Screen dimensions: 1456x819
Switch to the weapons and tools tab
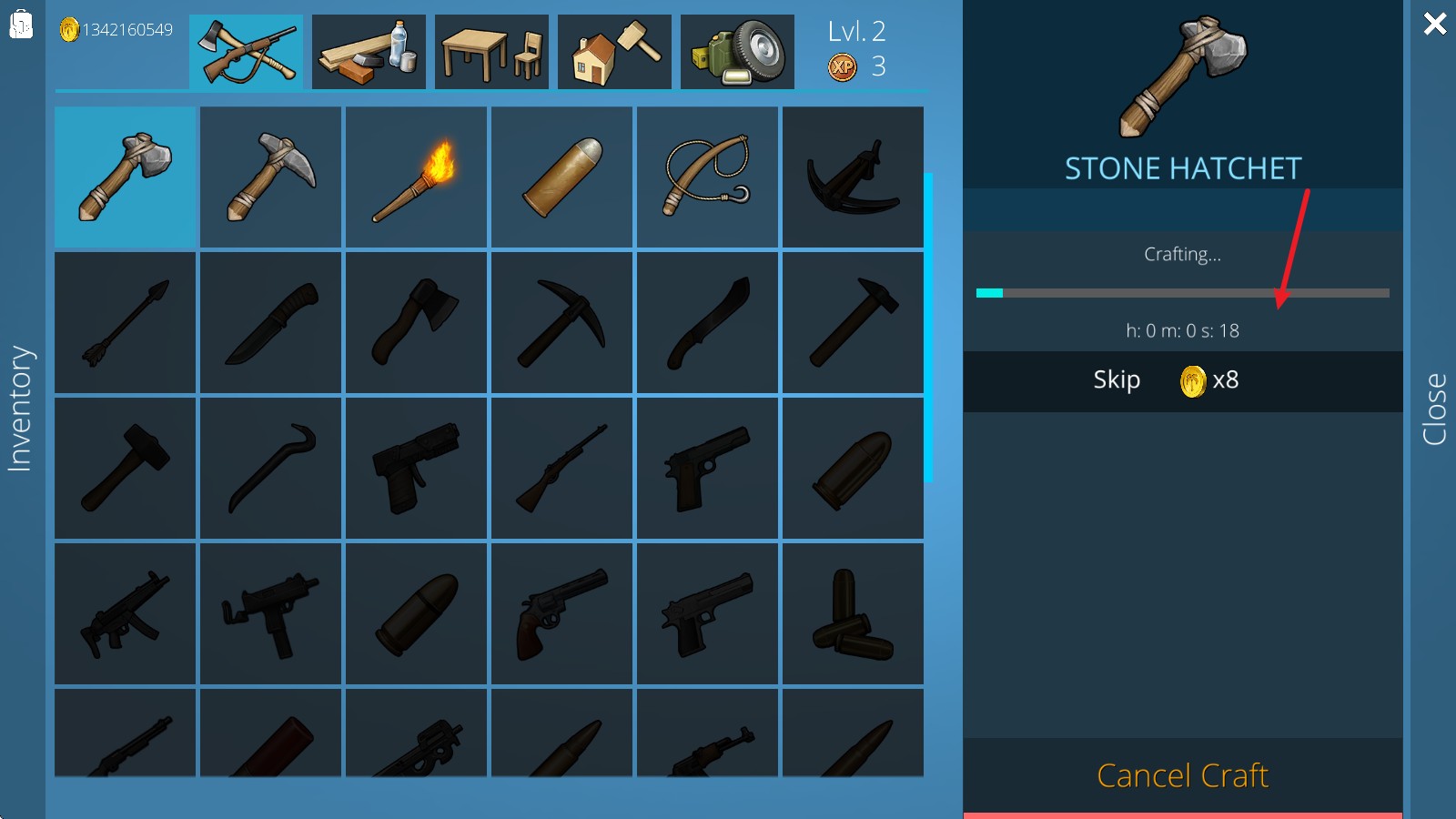click(x=246, y=52)
